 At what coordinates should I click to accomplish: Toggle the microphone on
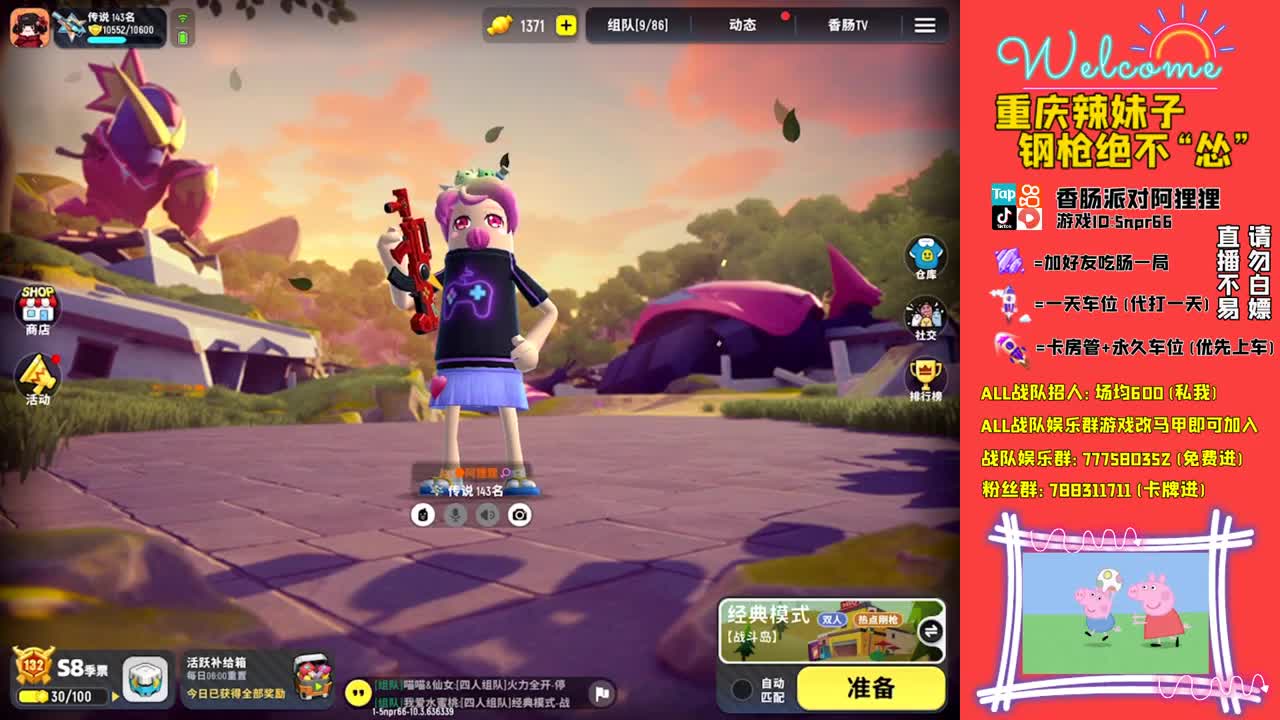(454, 514)
